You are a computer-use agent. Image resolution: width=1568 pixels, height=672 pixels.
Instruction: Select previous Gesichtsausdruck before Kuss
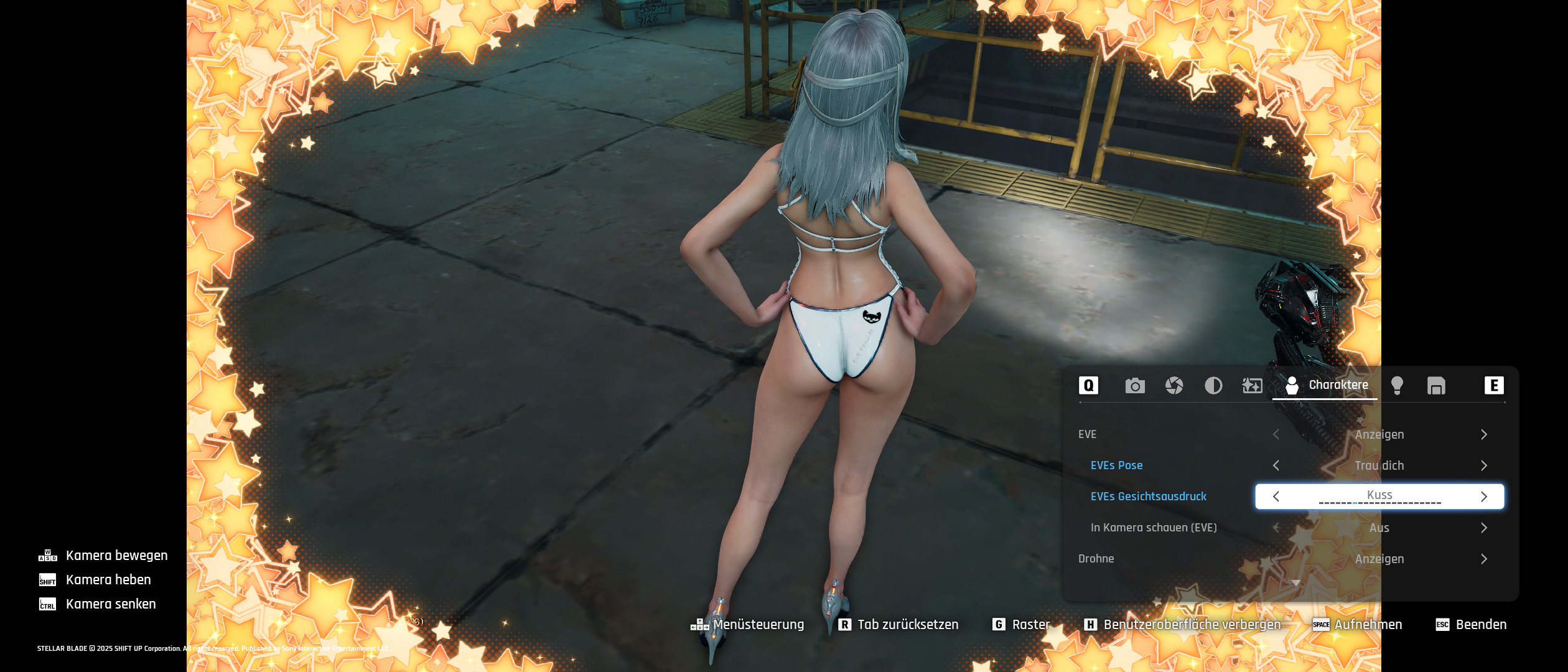click(1276, 497)
